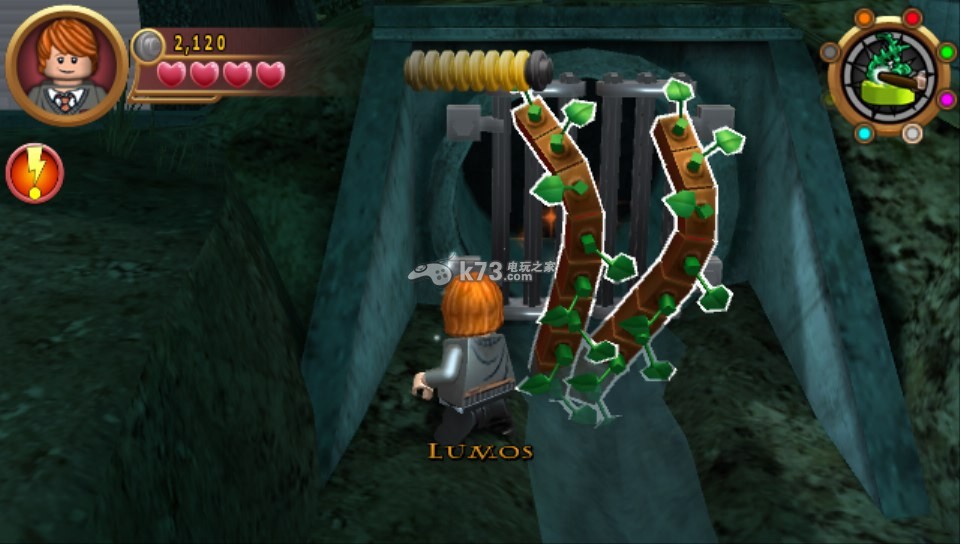Choose the cyan dot on the spell wheel
The height and width of the screenshot is (544, 960).
864,133
